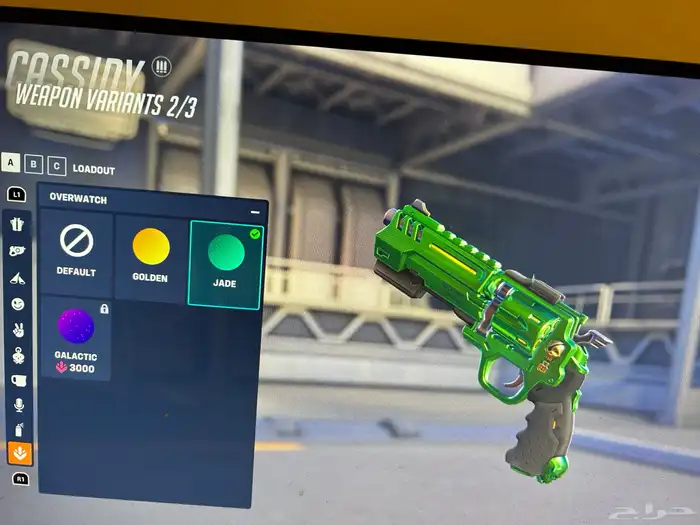This screenshot has width=700, height=525.
Task: Open the microphone voice lines category
Action: point(18,406)
